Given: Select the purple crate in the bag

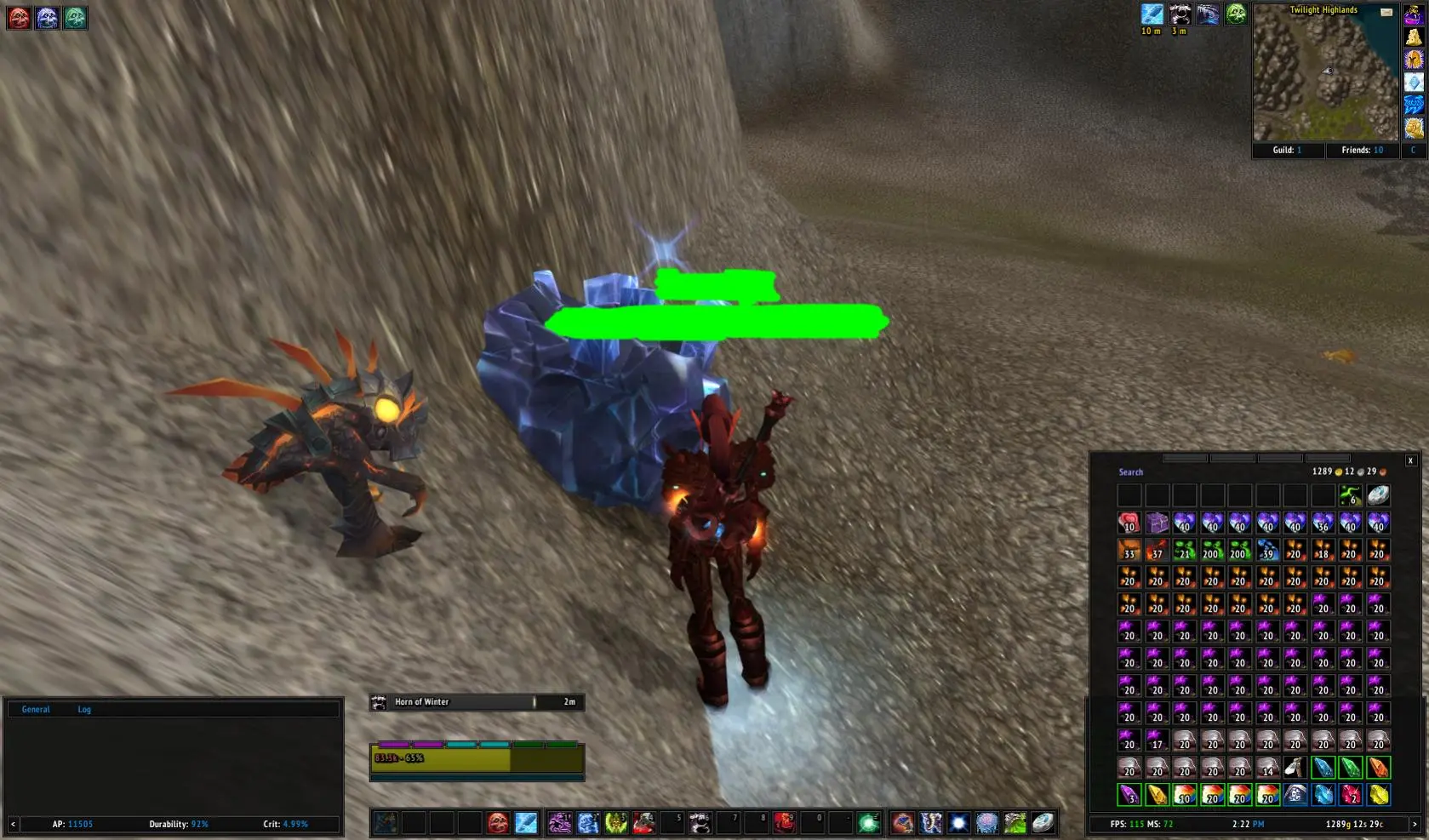Looking at the screenshot, I should [x=1157, y=523].
